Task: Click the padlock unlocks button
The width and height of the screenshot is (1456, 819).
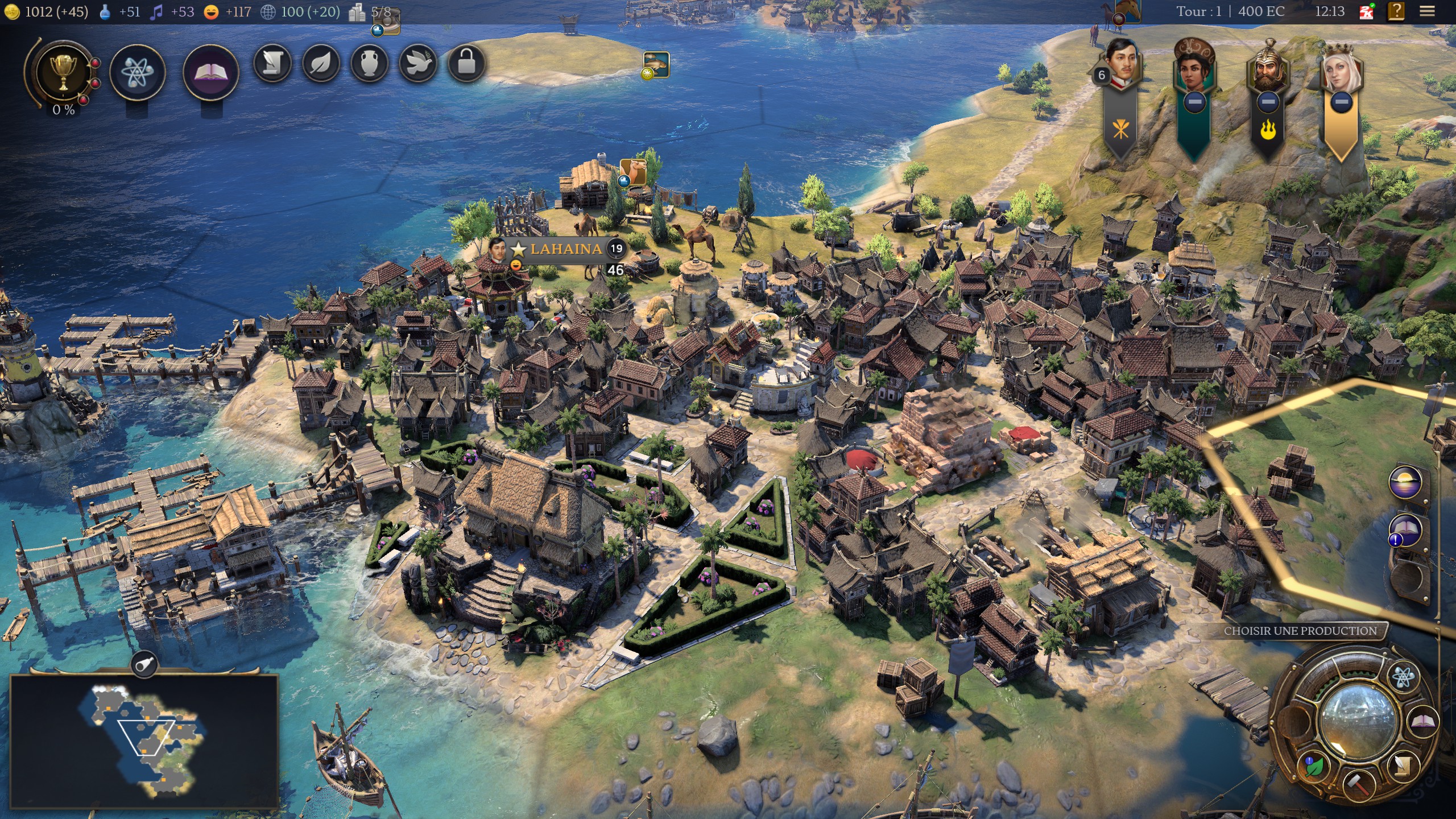Action: (x=466, y=64)
